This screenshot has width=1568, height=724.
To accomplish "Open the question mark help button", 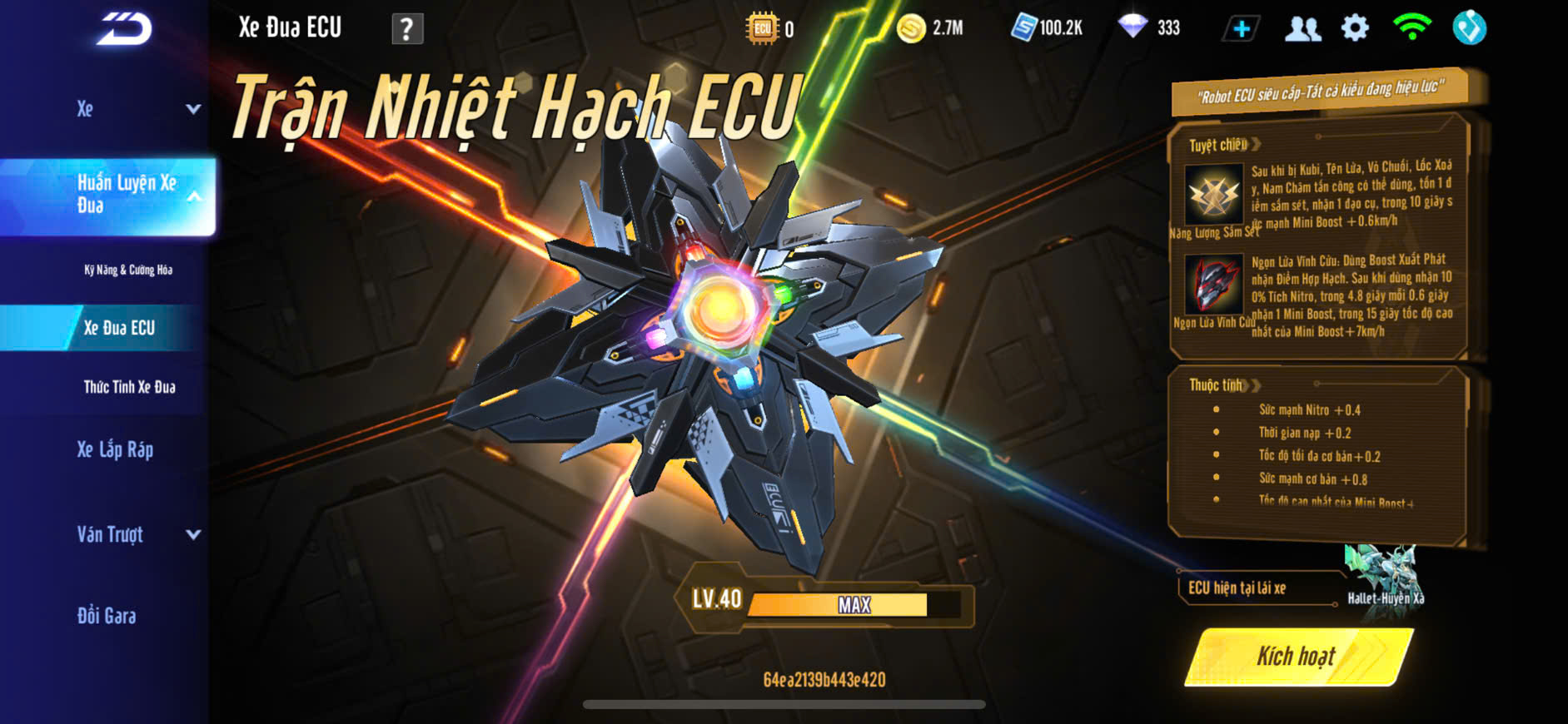I will (407, 29).
